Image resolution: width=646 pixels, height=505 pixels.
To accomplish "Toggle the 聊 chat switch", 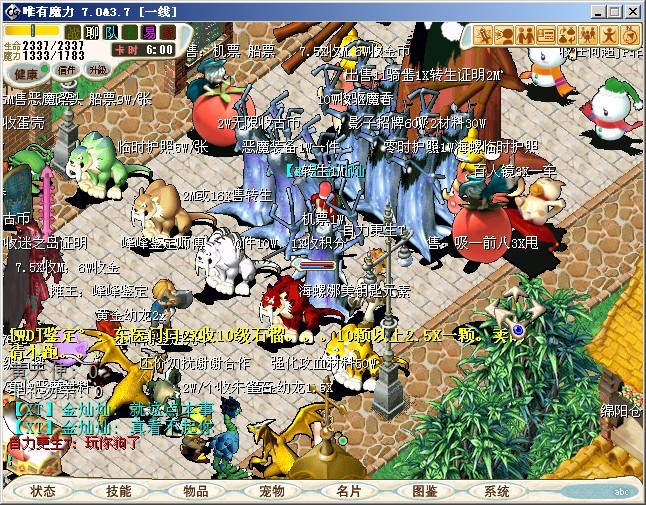I will click(93, 32).
